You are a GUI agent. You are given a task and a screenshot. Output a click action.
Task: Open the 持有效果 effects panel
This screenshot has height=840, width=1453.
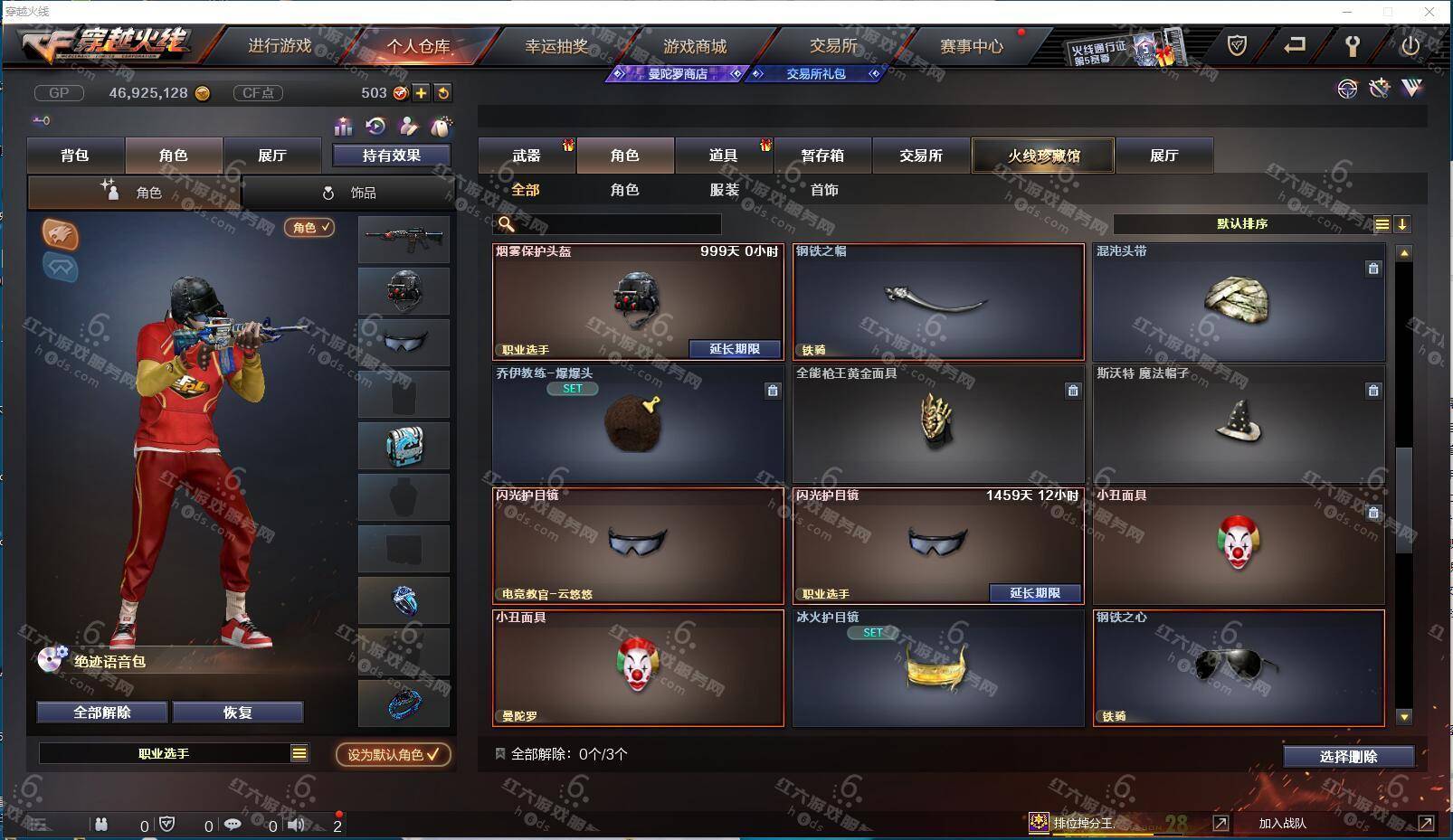pyautogui.click(x=391, y=156)
